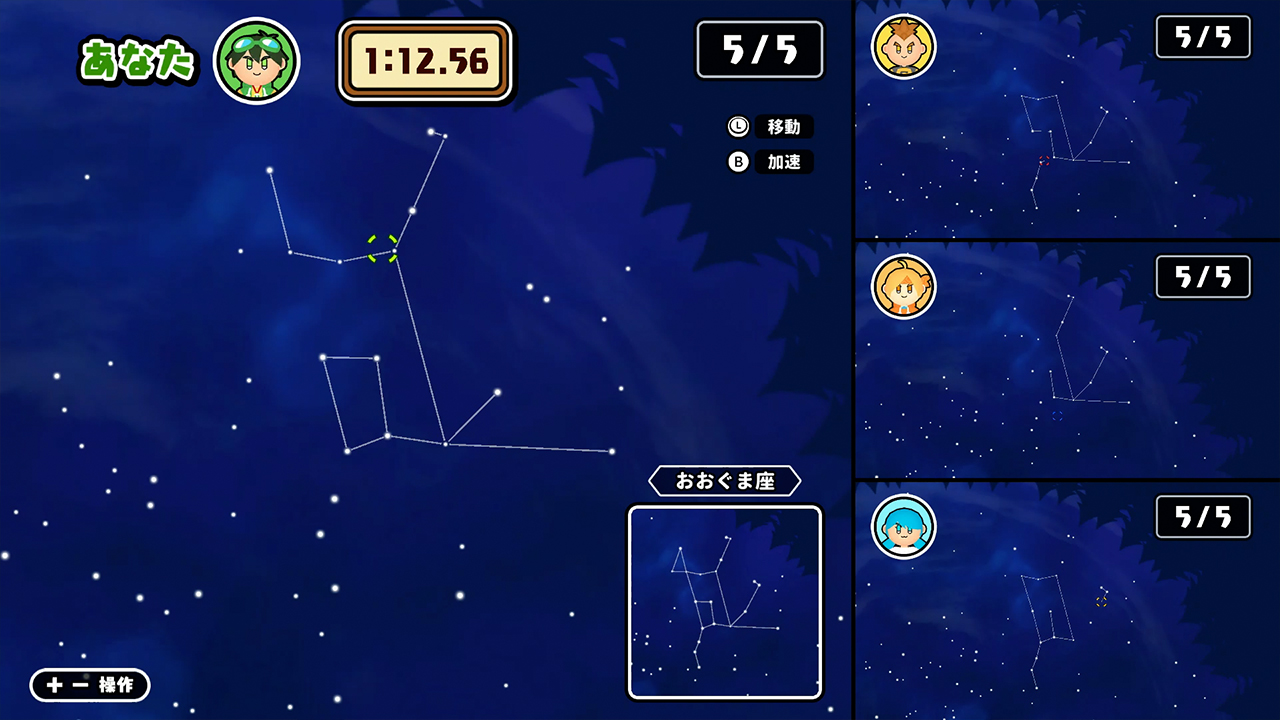This screenshot has width=1280, height=720.
Task: Click the 1:12.56 timer display
Action: 425,60
